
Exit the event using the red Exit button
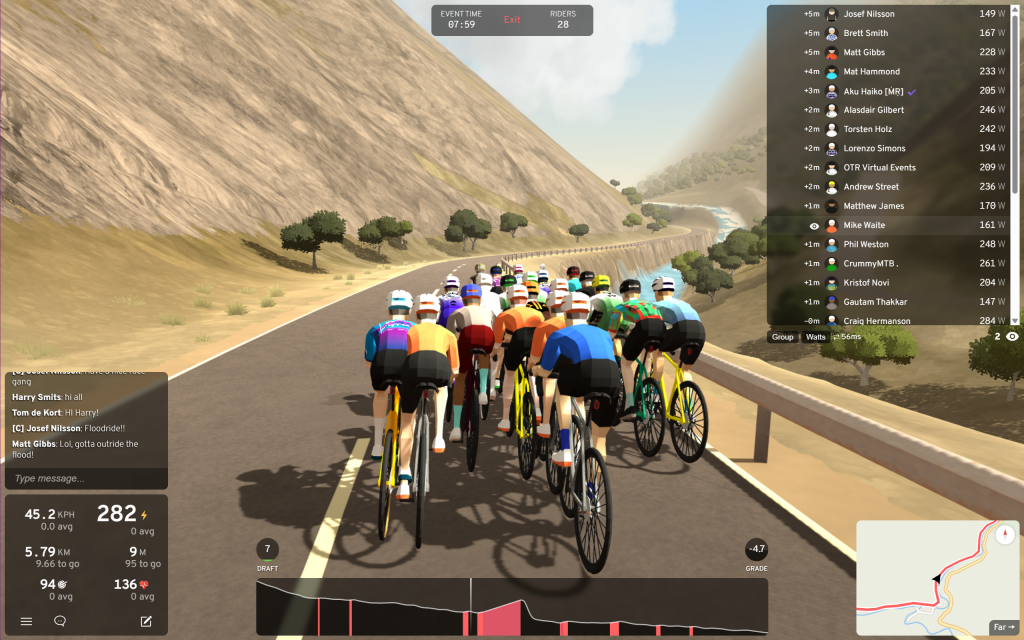click(x=512, y=20)
